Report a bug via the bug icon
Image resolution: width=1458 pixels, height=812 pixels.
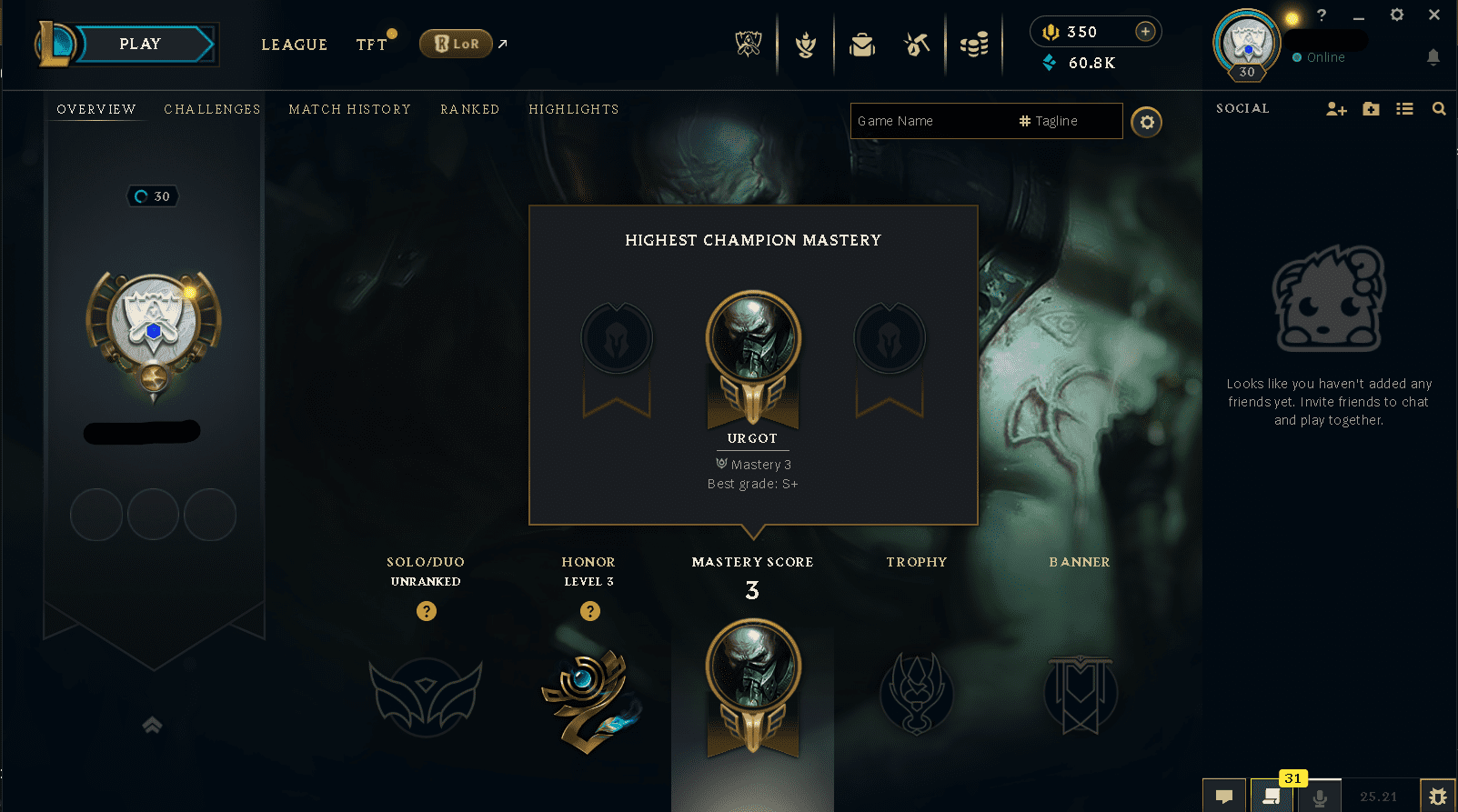(1440, 796)
